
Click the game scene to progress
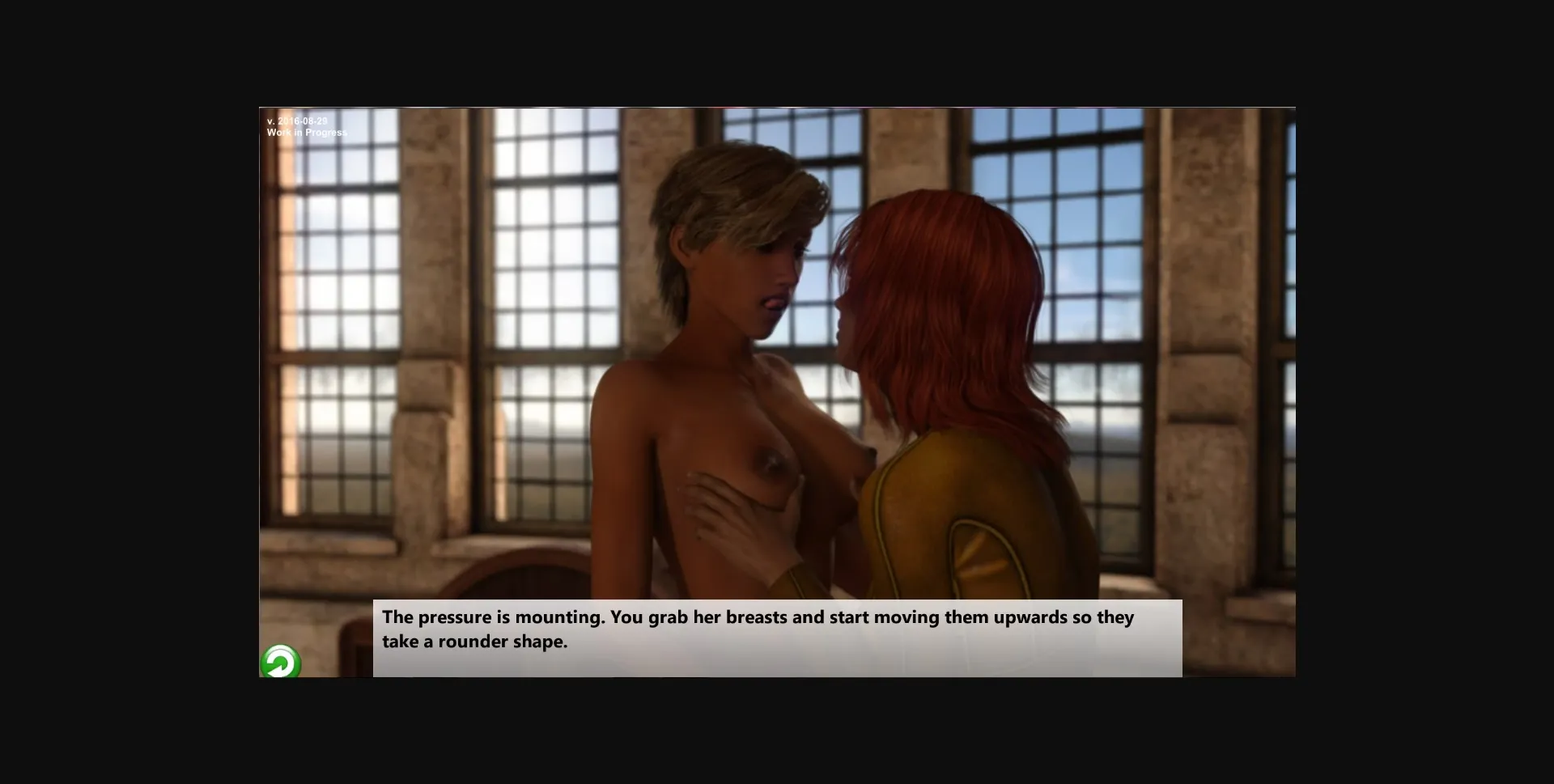(777, 364)
